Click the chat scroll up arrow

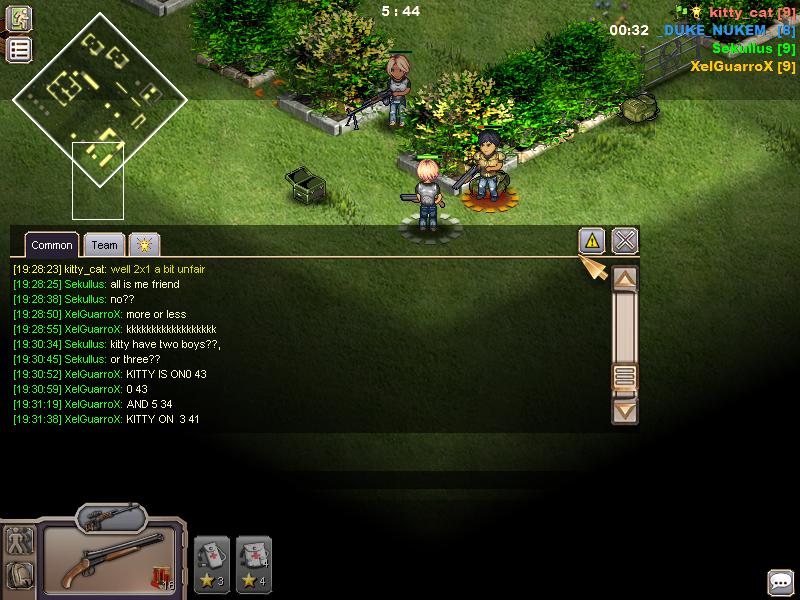click(625, 279)
